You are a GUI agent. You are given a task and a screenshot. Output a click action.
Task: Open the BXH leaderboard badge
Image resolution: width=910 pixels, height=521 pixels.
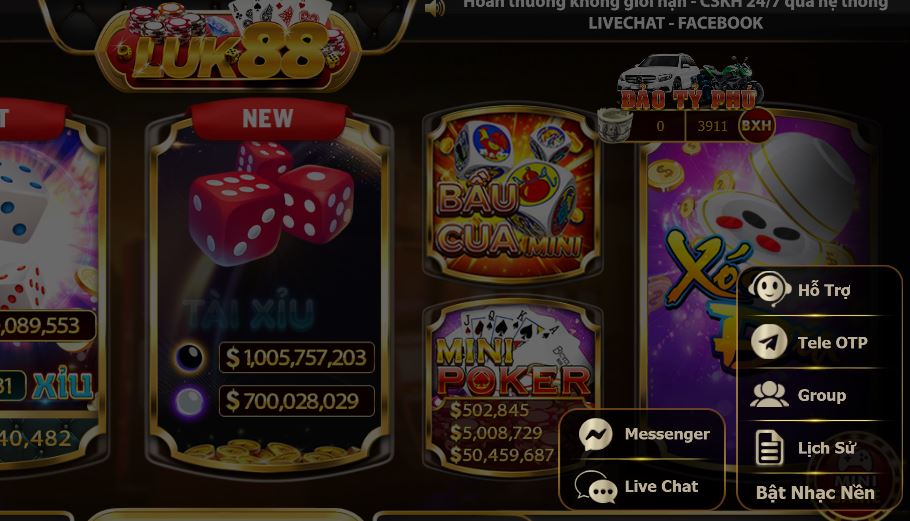[x=756, y=126]
